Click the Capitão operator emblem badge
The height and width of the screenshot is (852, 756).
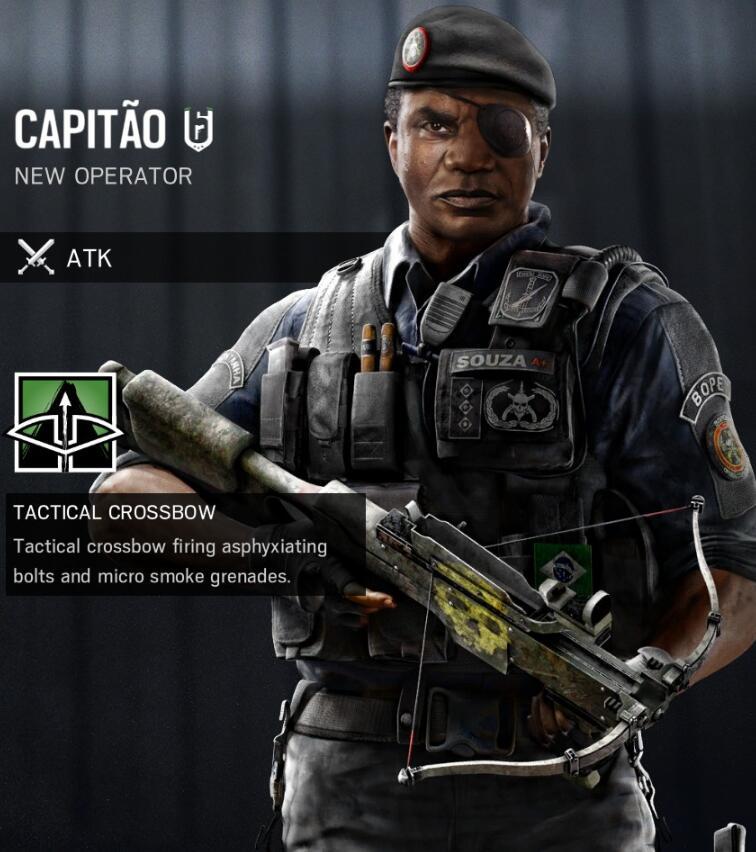coord(198,130)
